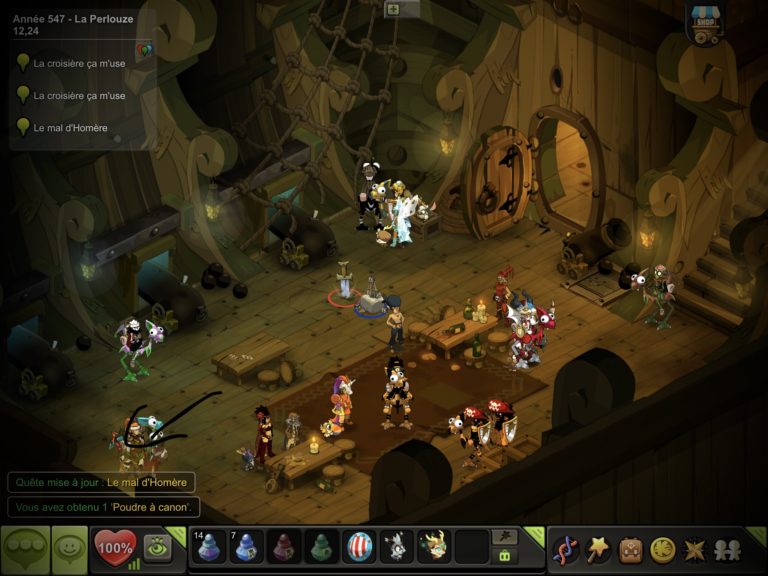
Task: Select the white rabbit-eared creature hotbar slot
Action: pos(396,547)
